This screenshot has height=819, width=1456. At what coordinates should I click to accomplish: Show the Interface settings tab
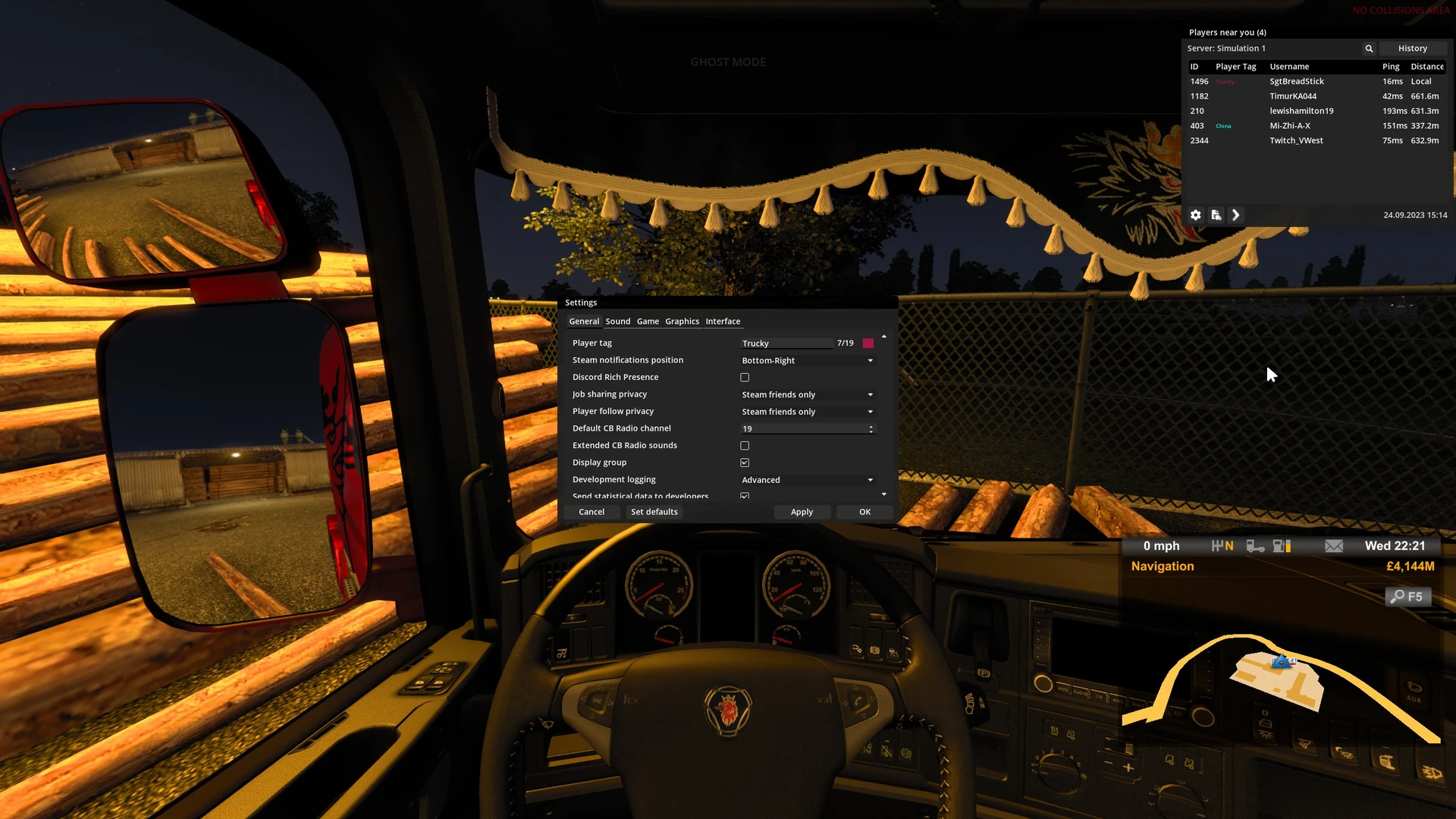point(723,322)
